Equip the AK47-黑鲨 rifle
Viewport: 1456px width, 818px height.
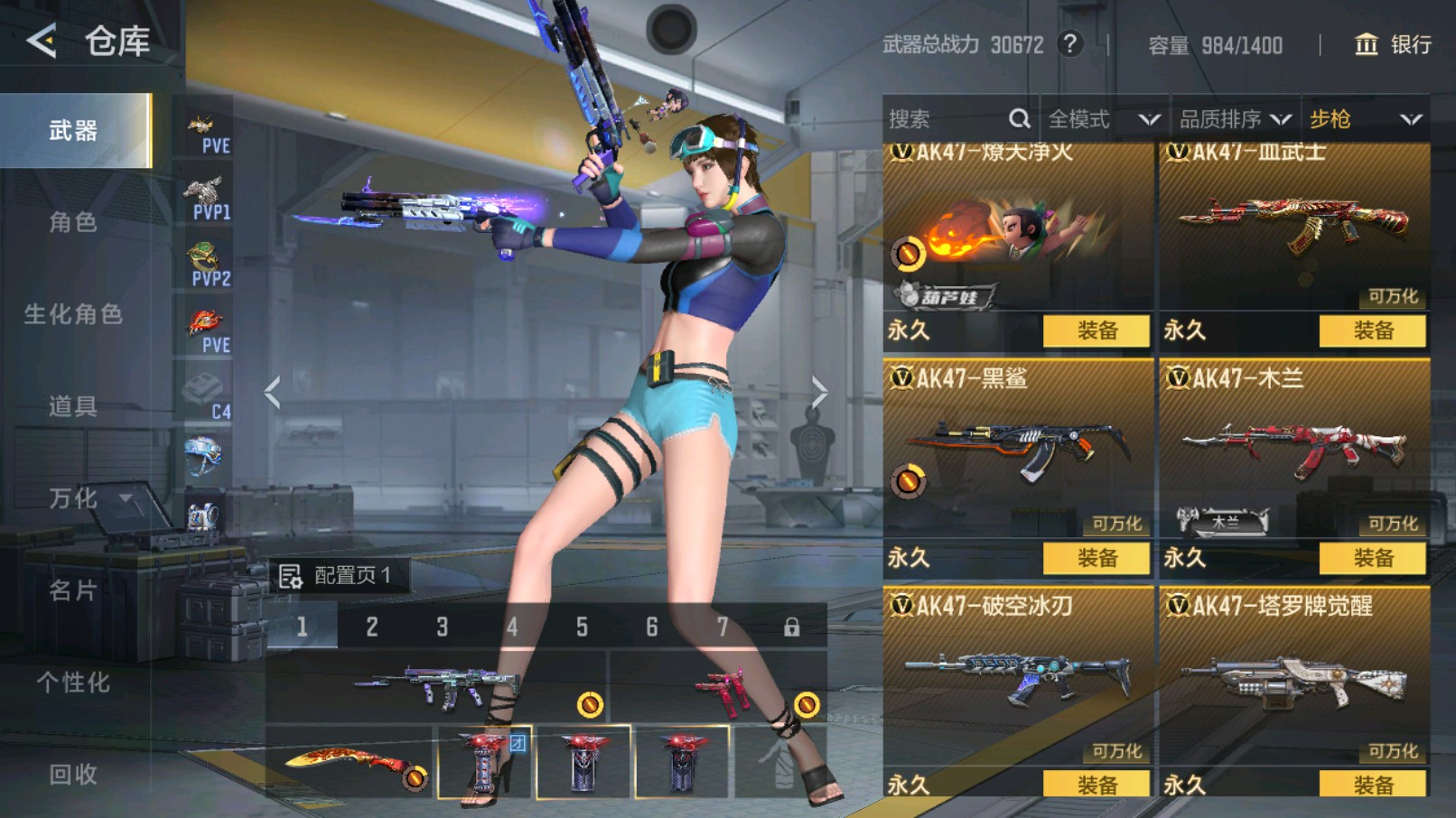tap(1096, 558)
